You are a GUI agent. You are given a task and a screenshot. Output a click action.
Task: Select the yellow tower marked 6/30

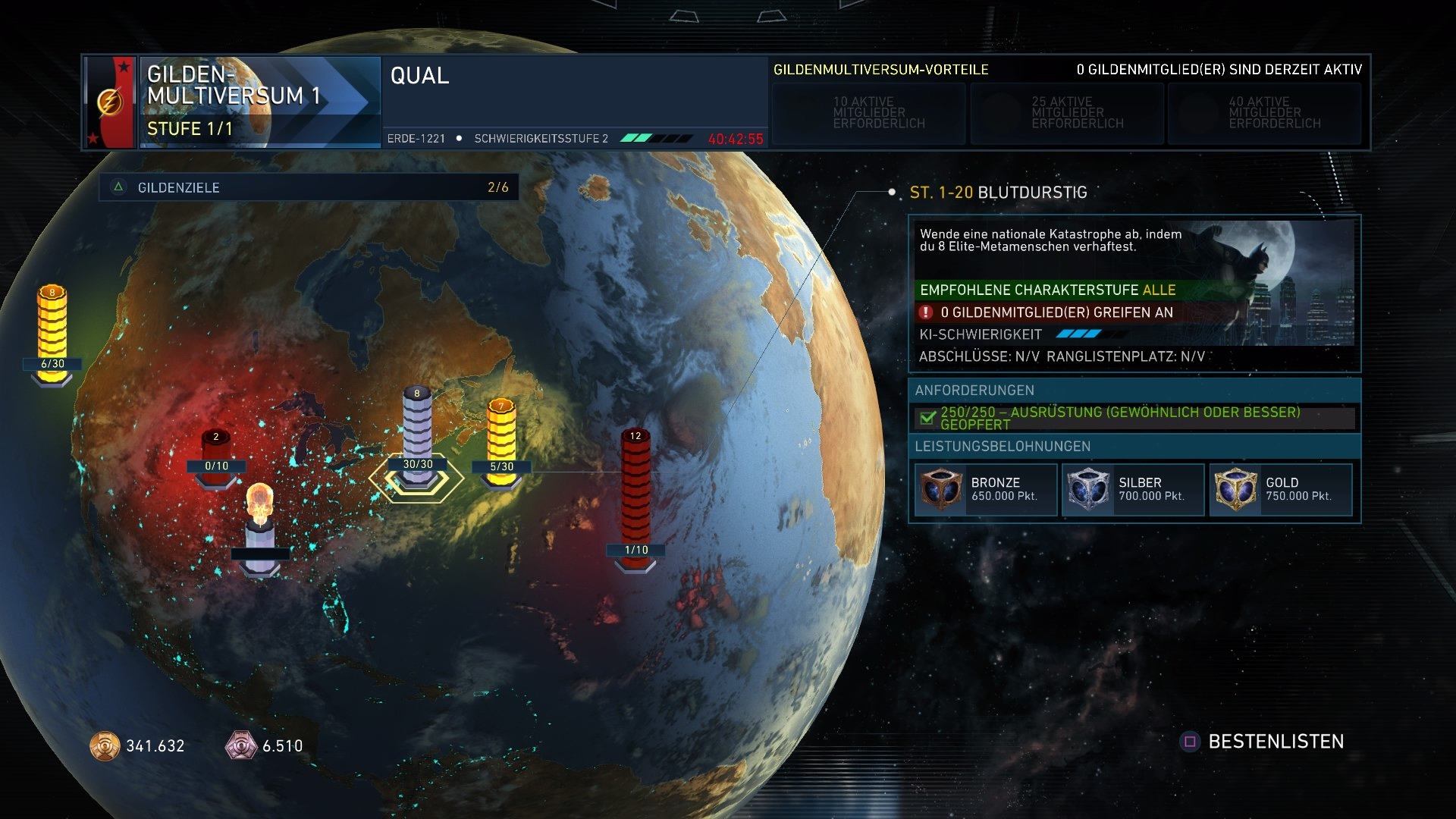(x=51, y=322)
